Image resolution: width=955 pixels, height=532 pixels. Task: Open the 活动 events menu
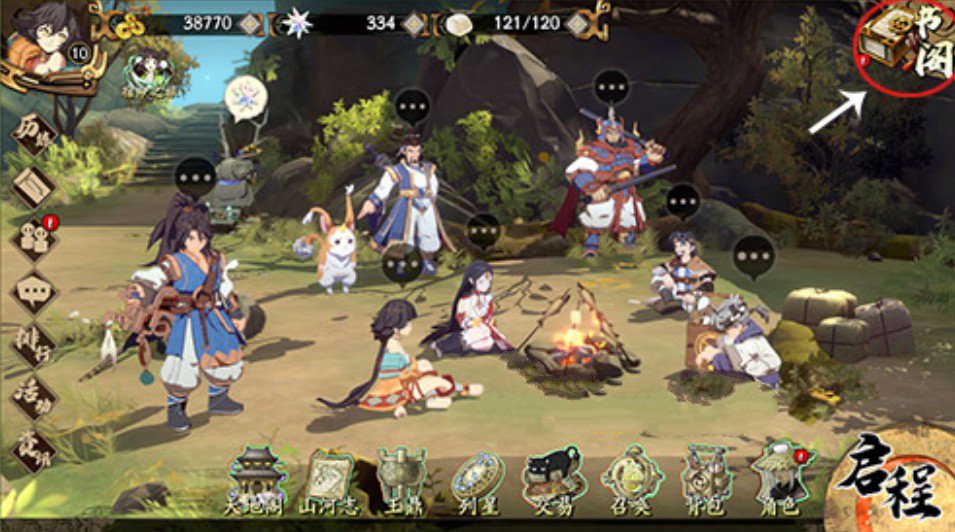33,396
